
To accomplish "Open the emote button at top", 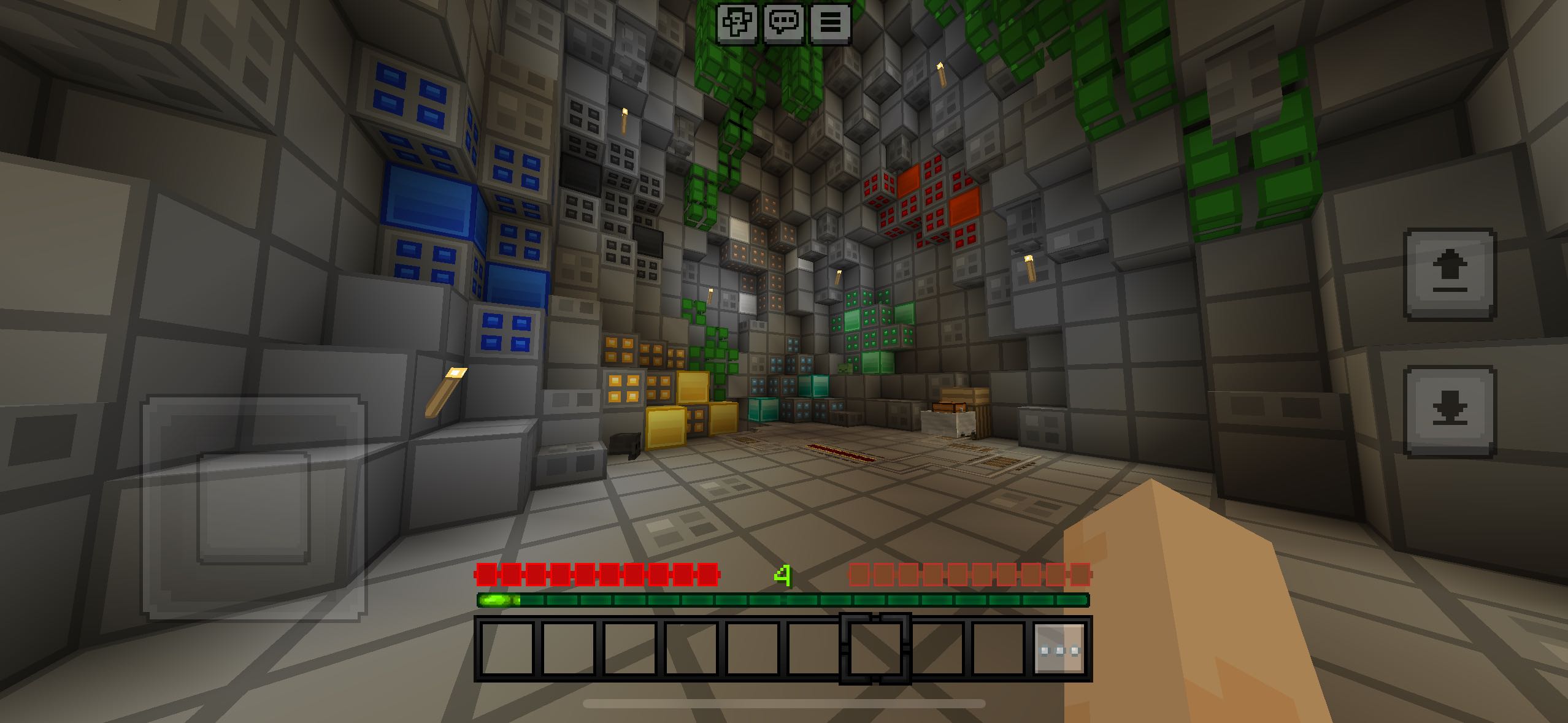I will pyautogui.click(x=738, y=23).
